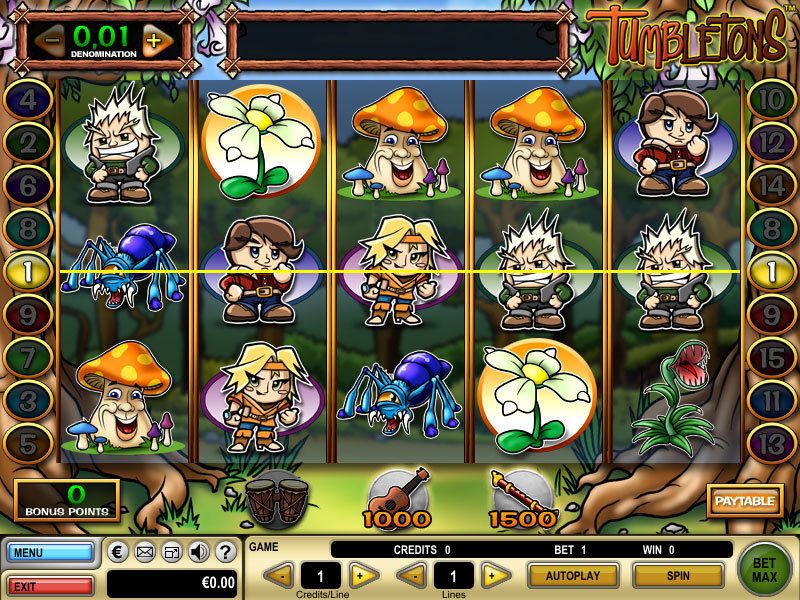Toggle sound with the speaker icon
Viewport: 800px width, 600px height.
pyautogui.click(x=198, y=551)
